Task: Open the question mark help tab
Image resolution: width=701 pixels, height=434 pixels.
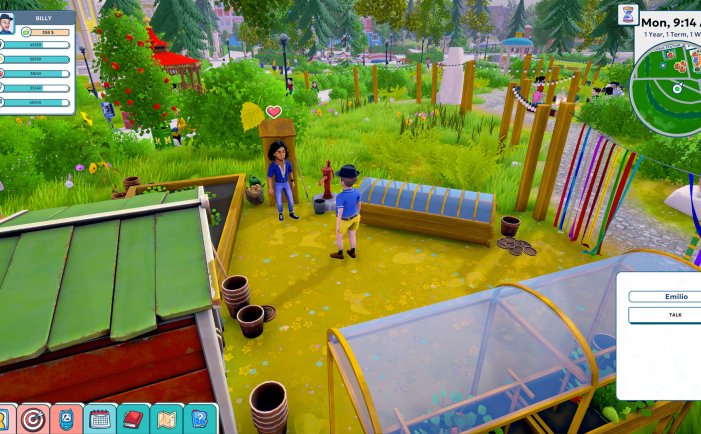Action: [201, 419]
